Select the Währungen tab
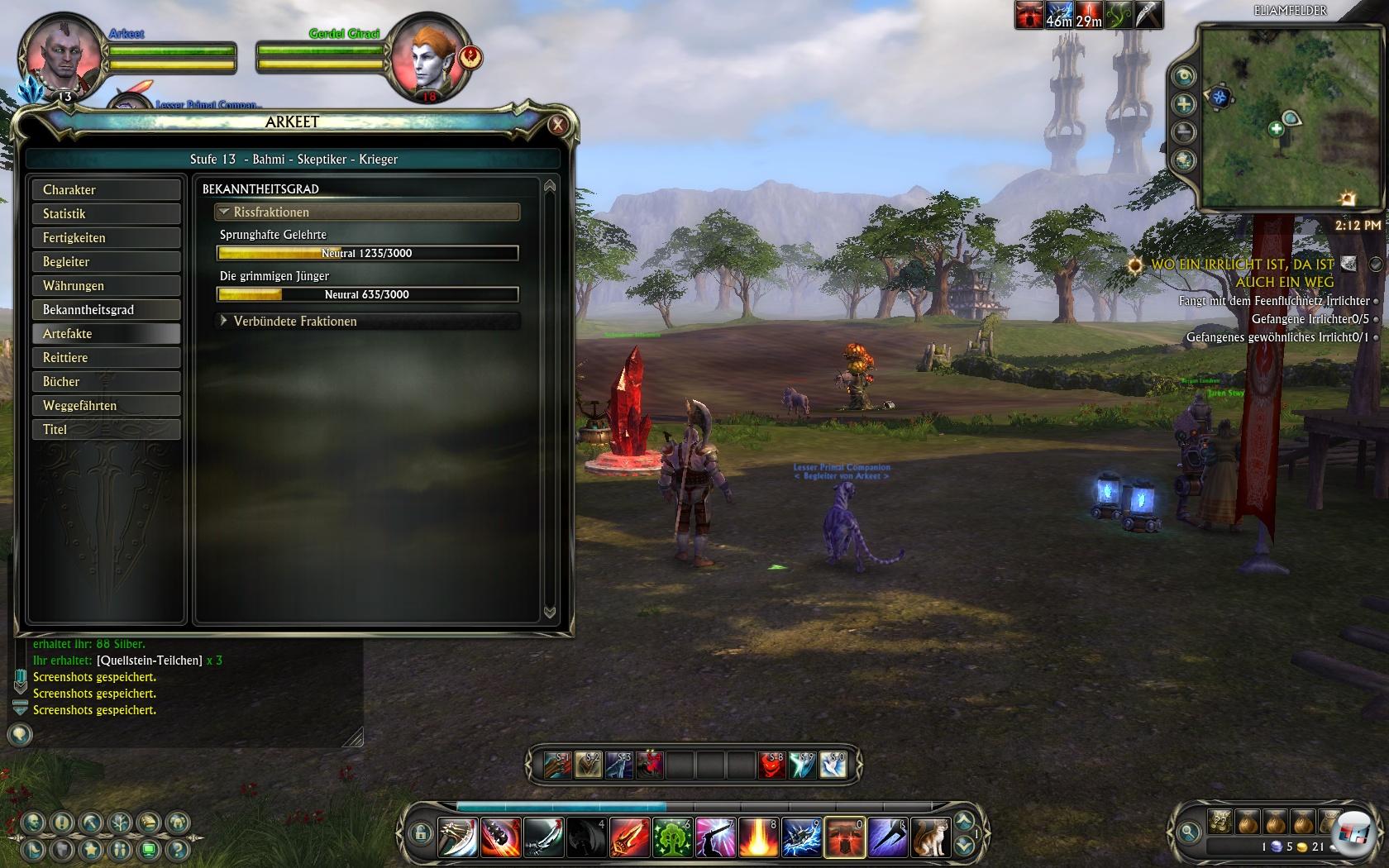 pos(106,285)
